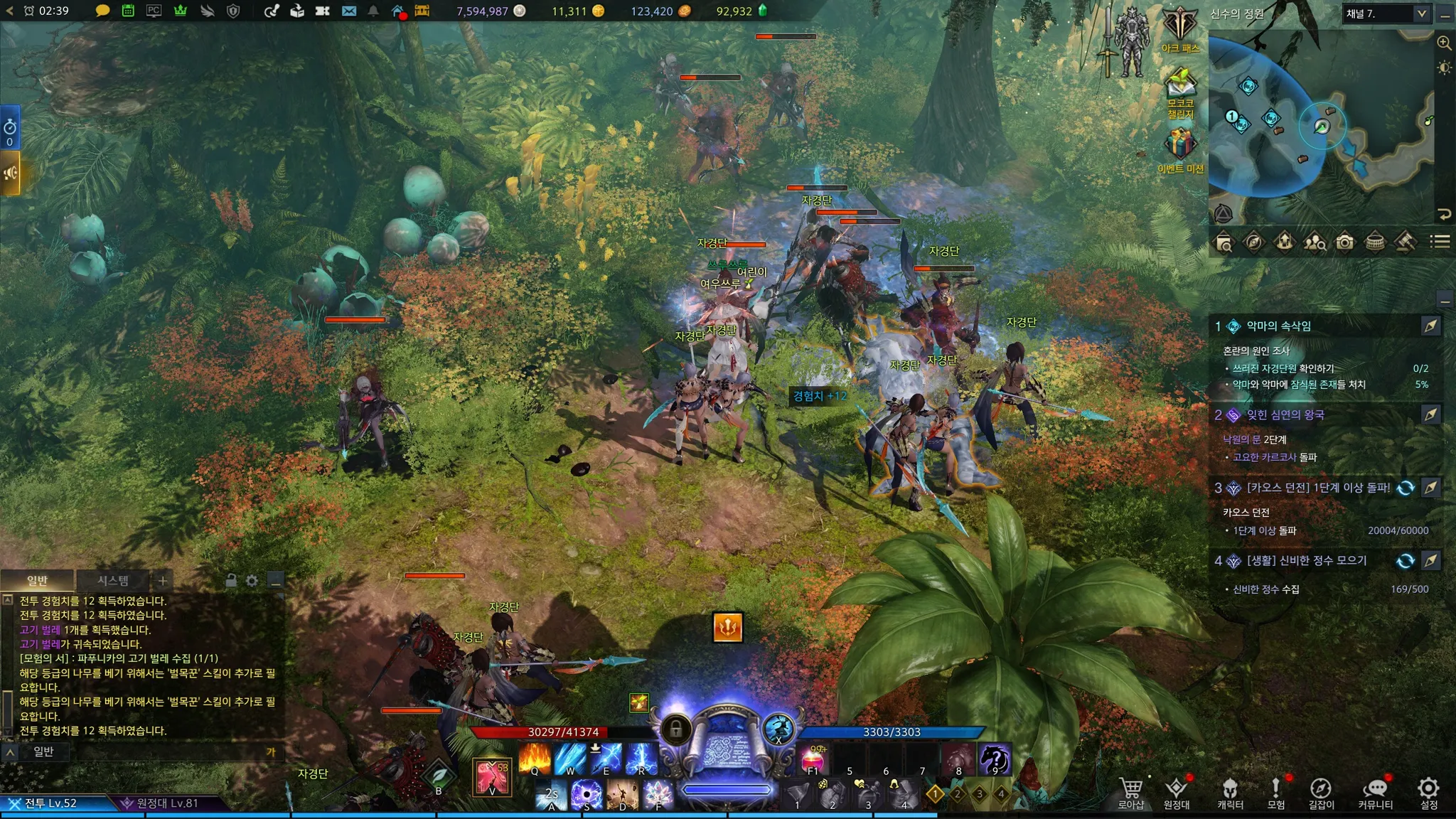Open the 설정 settings gear
1456x819 pixels.
(1428, 792)
